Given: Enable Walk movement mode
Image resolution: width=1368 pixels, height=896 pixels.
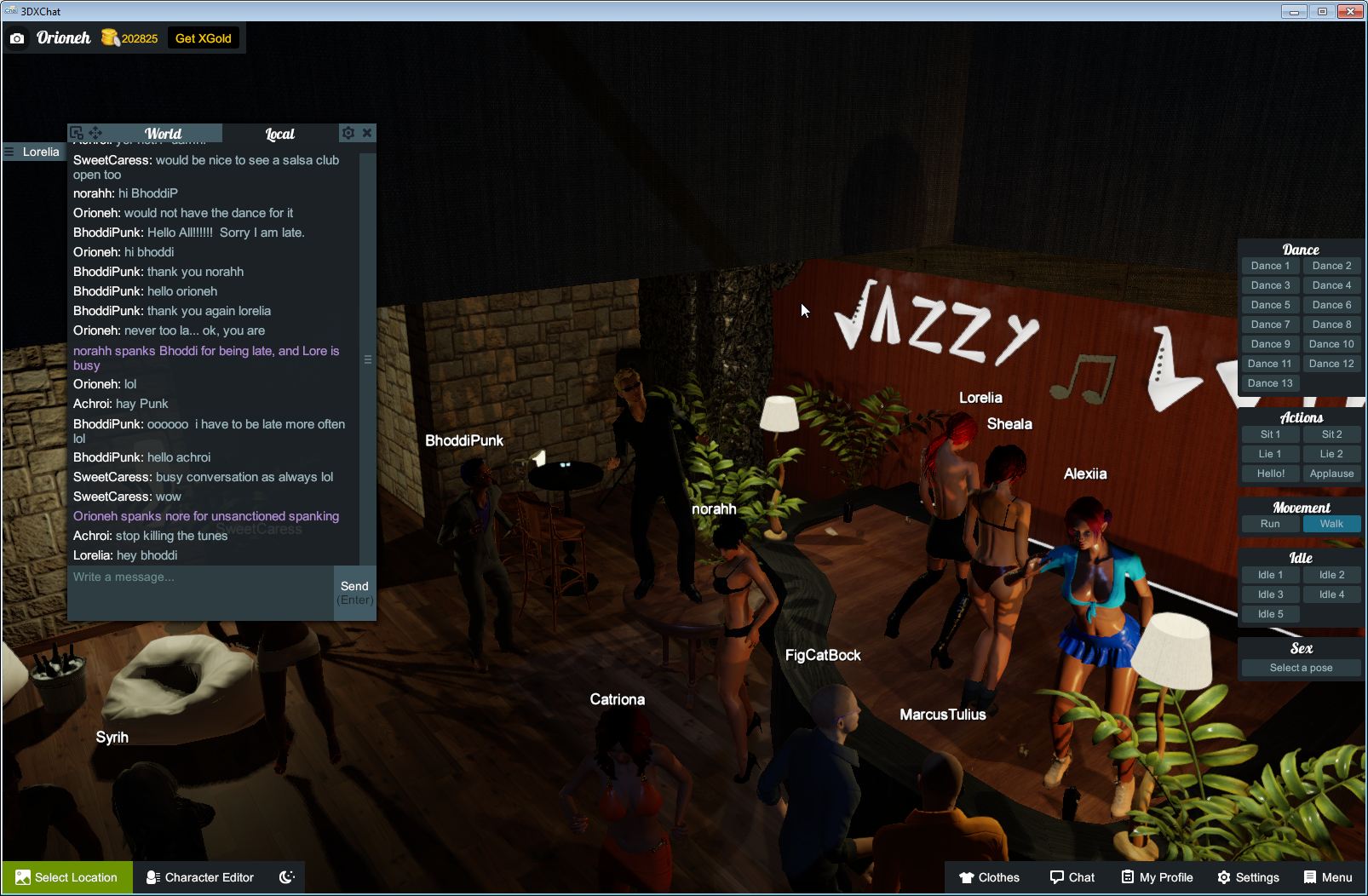Looking at the screenshot, I should pyautogui.click(x=1331, y=524).
